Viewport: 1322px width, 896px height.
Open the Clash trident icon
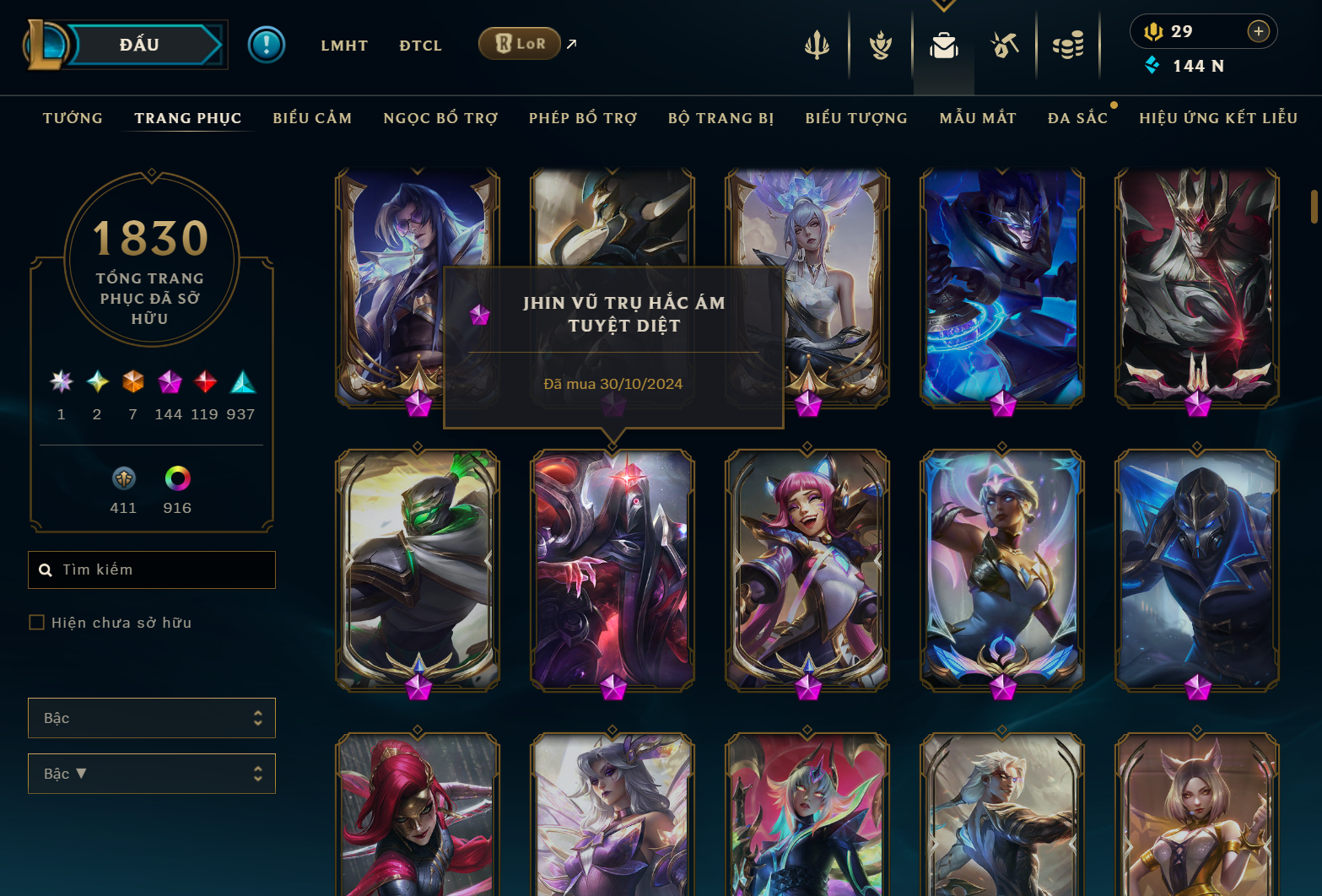tap(816, 46)
